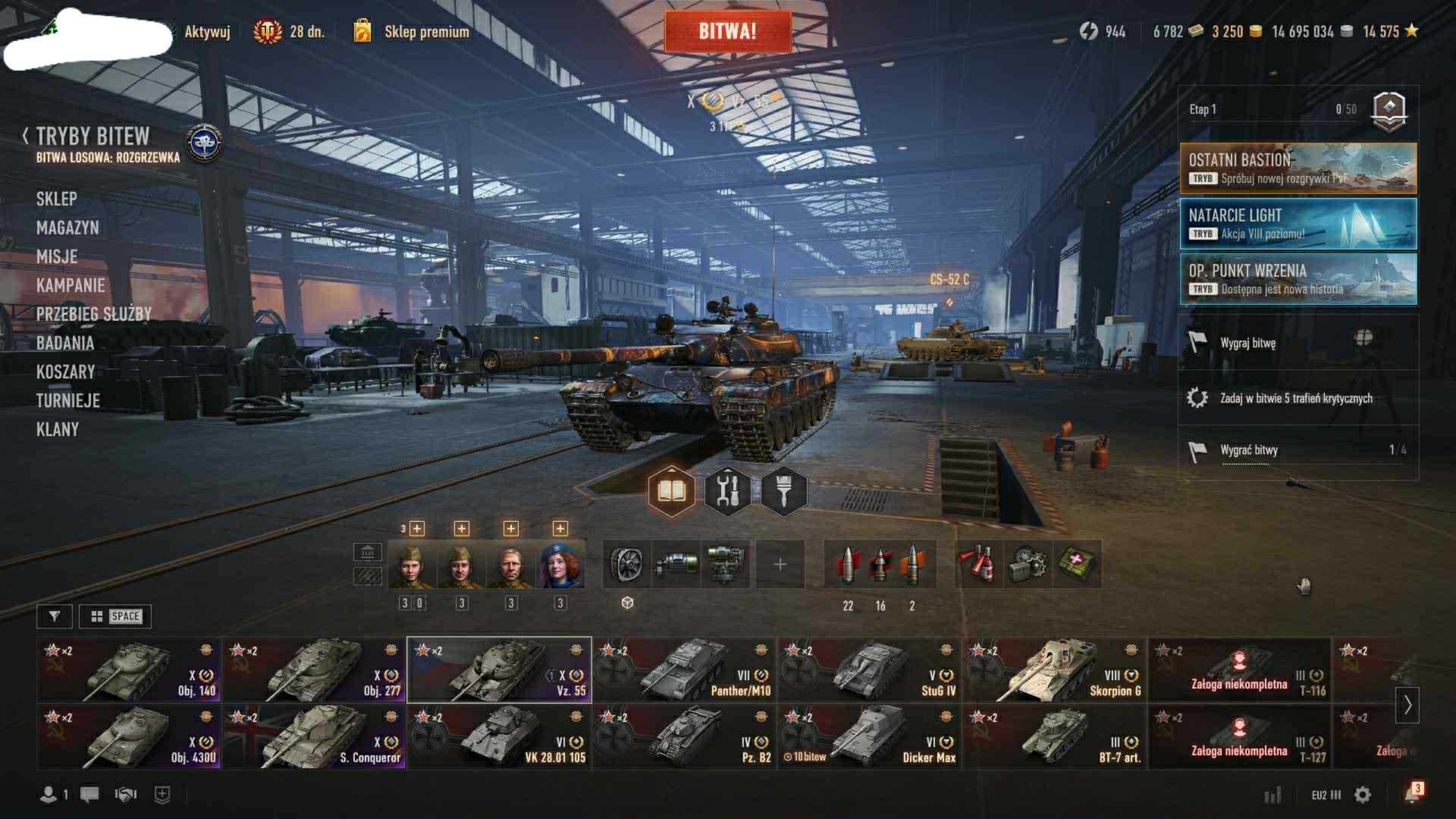This screenshot has width=1456, height=819.
Task: Open the Sklep premium store
Action: [426, 32]
